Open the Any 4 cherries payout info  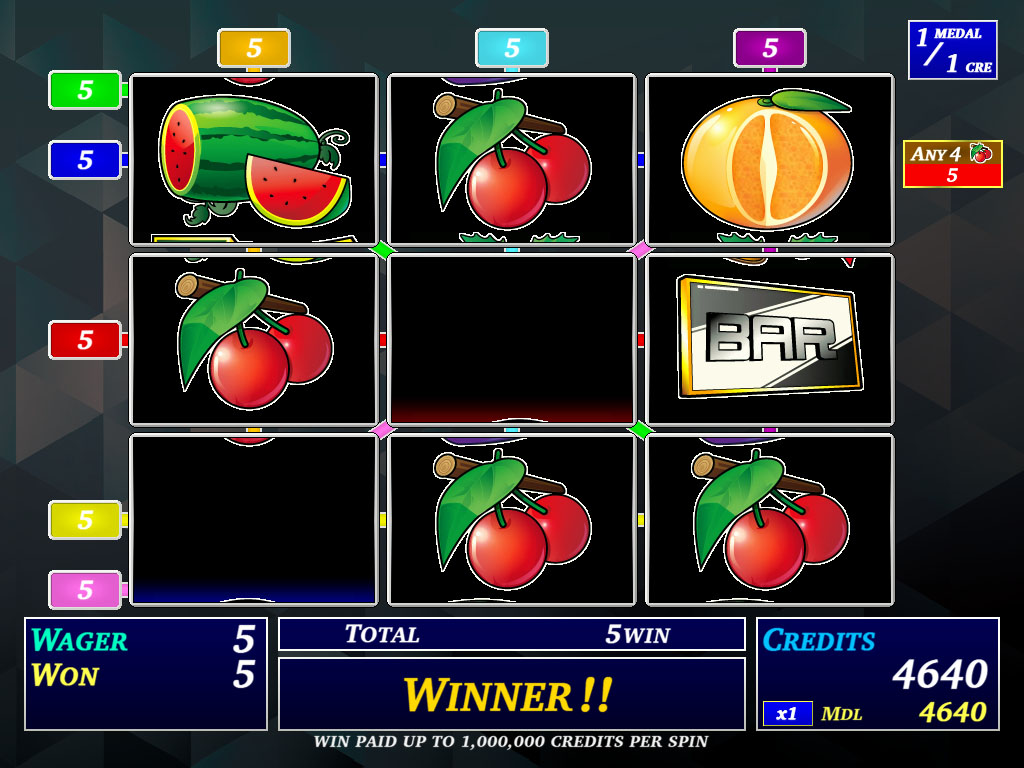pyautogui.click(x=952, y=164)
